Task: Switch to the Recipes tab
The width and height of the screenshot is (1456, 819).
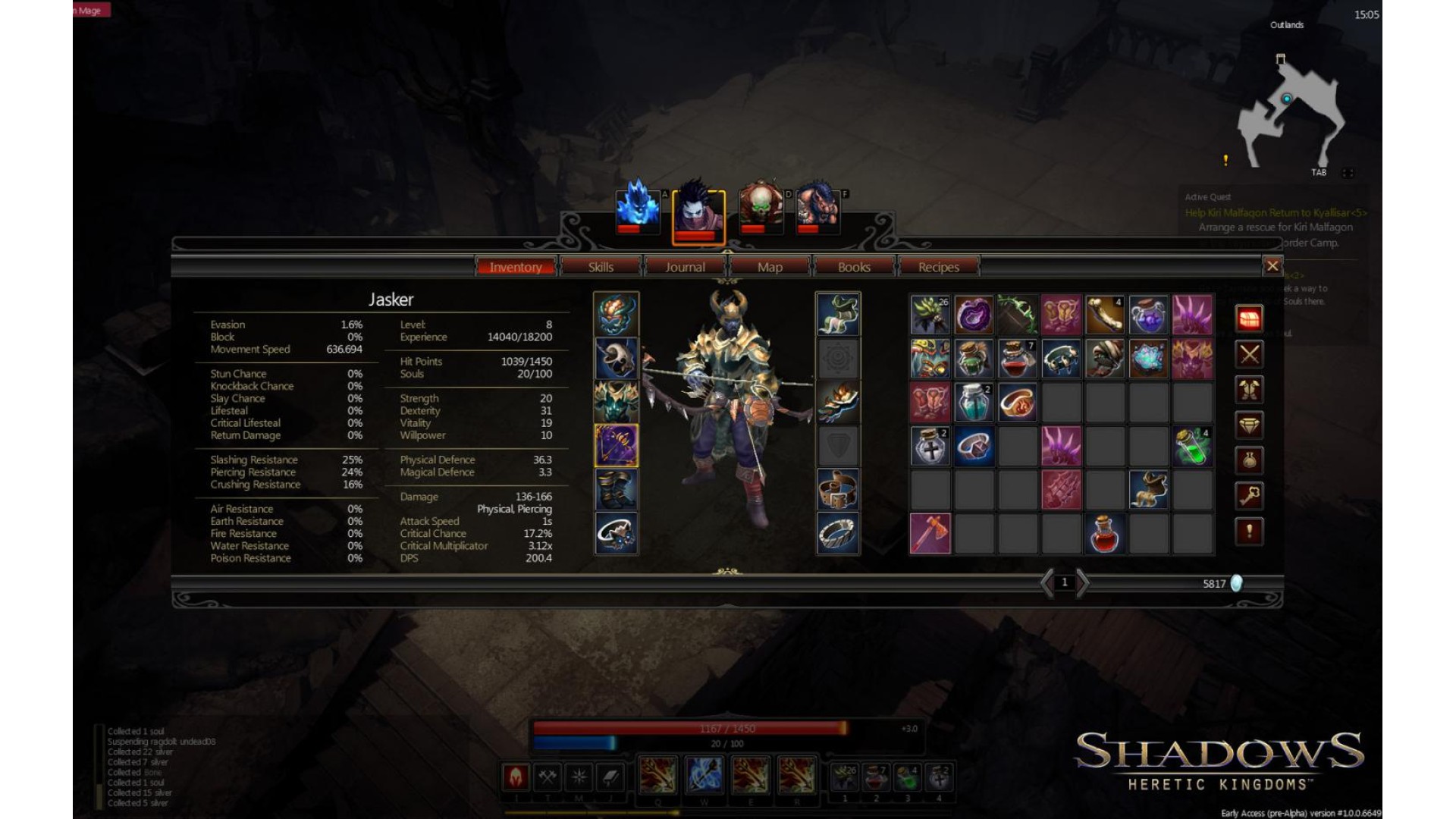Action: (939, 267)
